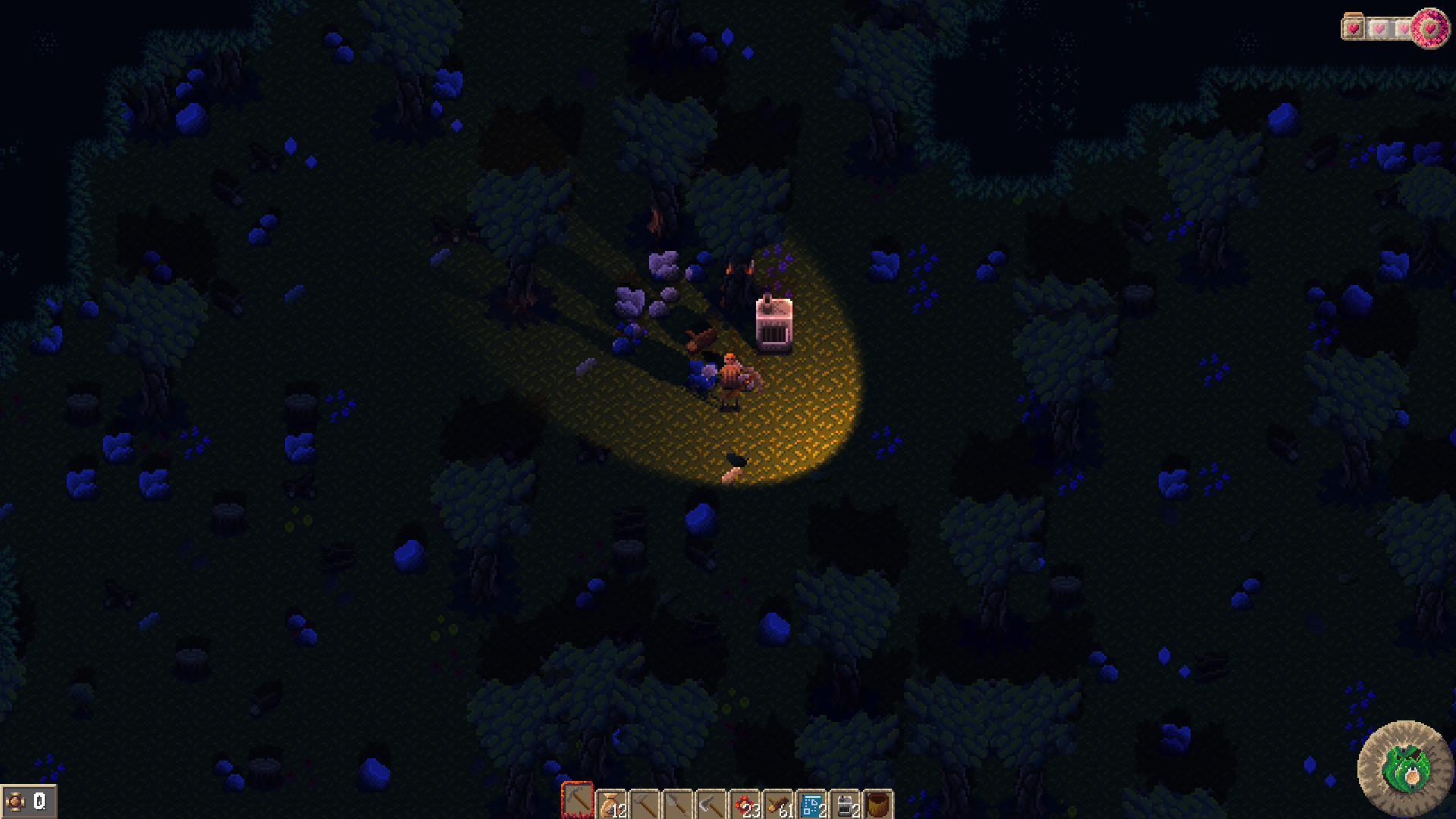Click the pink donut emblem beside the hearts

pos(1432,29)
